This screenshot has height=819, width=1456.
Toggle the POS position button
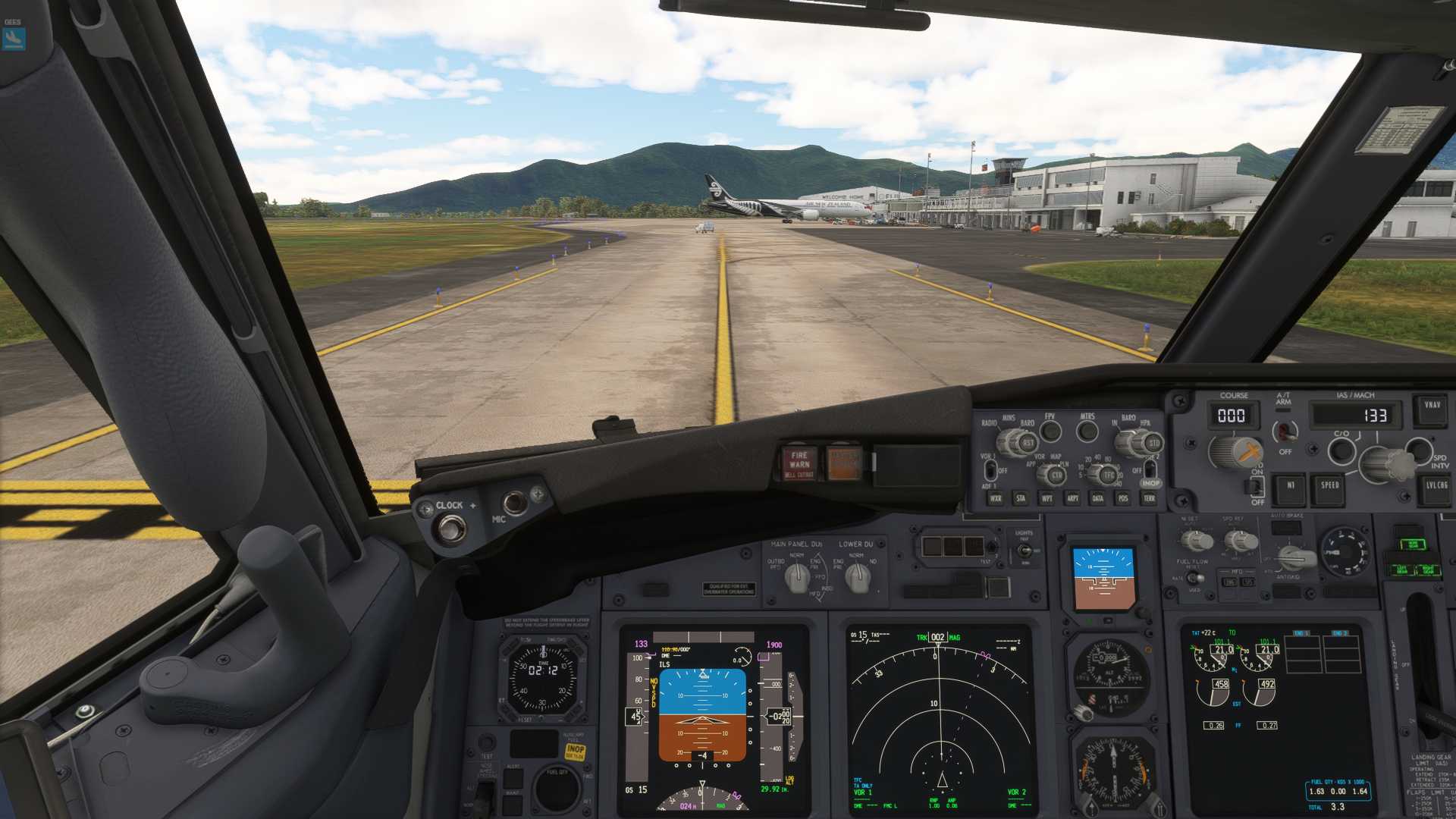pyautogui.click(x=1123, y=498)
